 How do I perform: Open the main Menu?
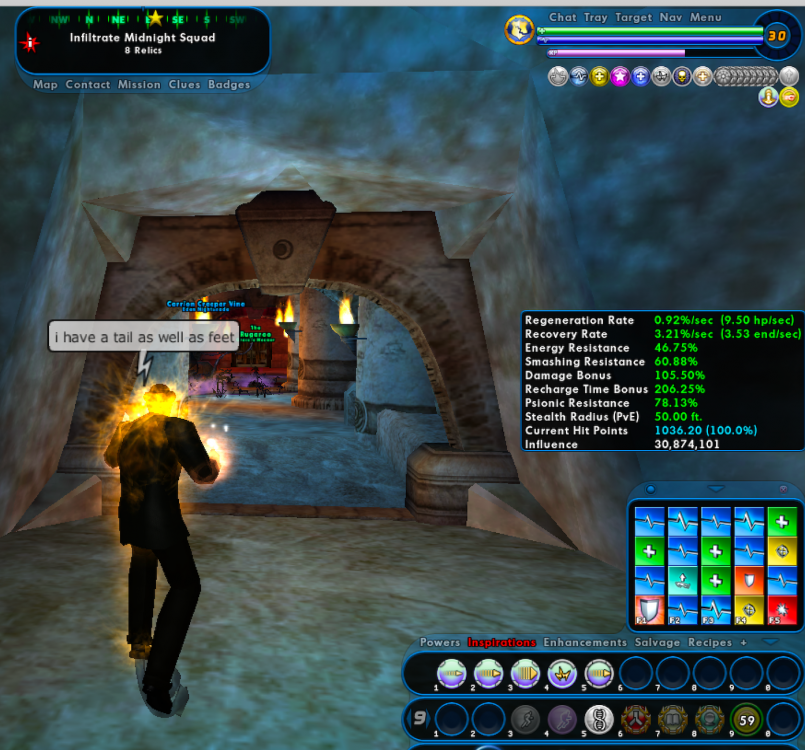[705, 17]
